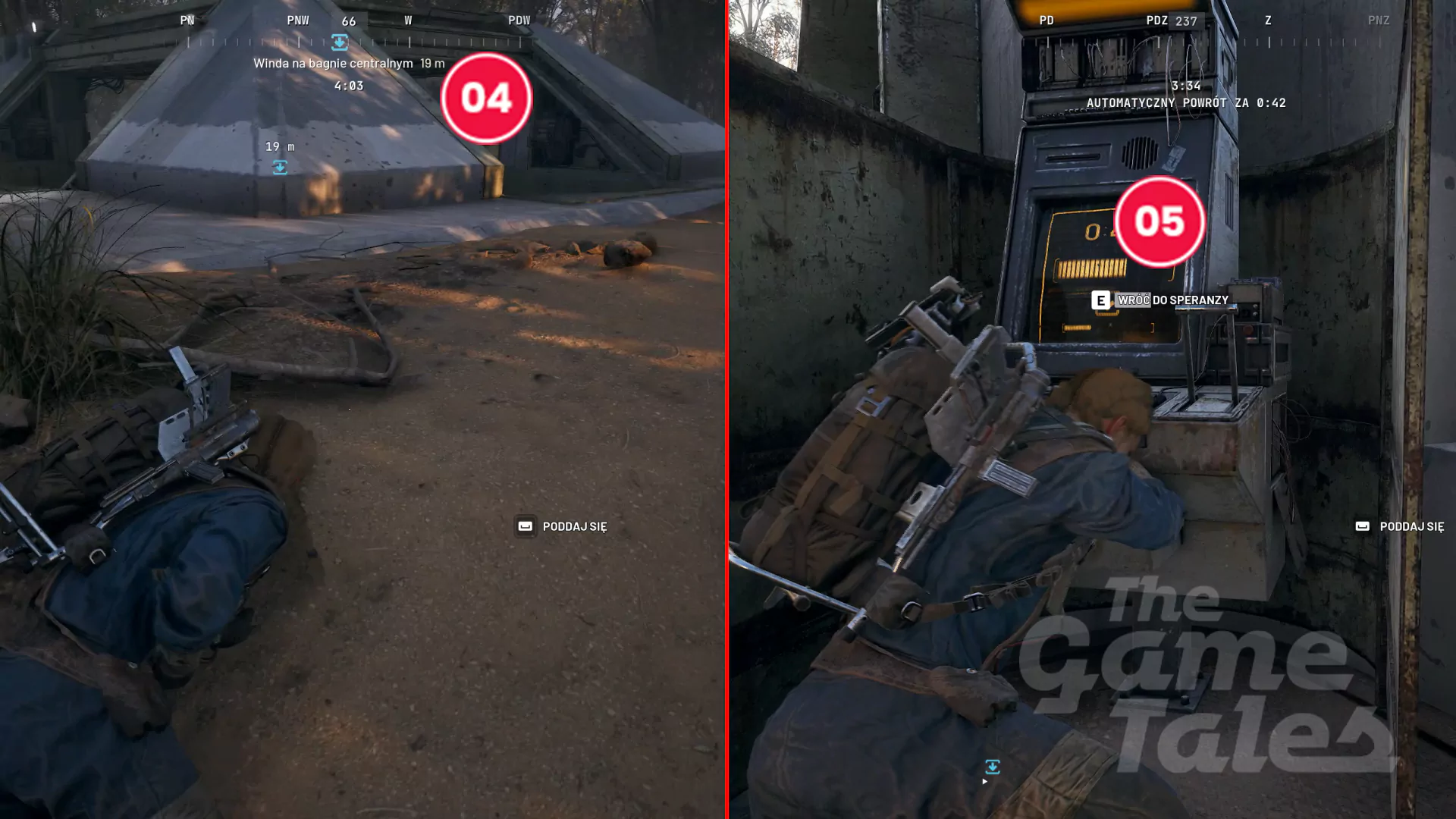
Task: Click the red 05 step marker badge
Action: click(x=1159, y=221)
